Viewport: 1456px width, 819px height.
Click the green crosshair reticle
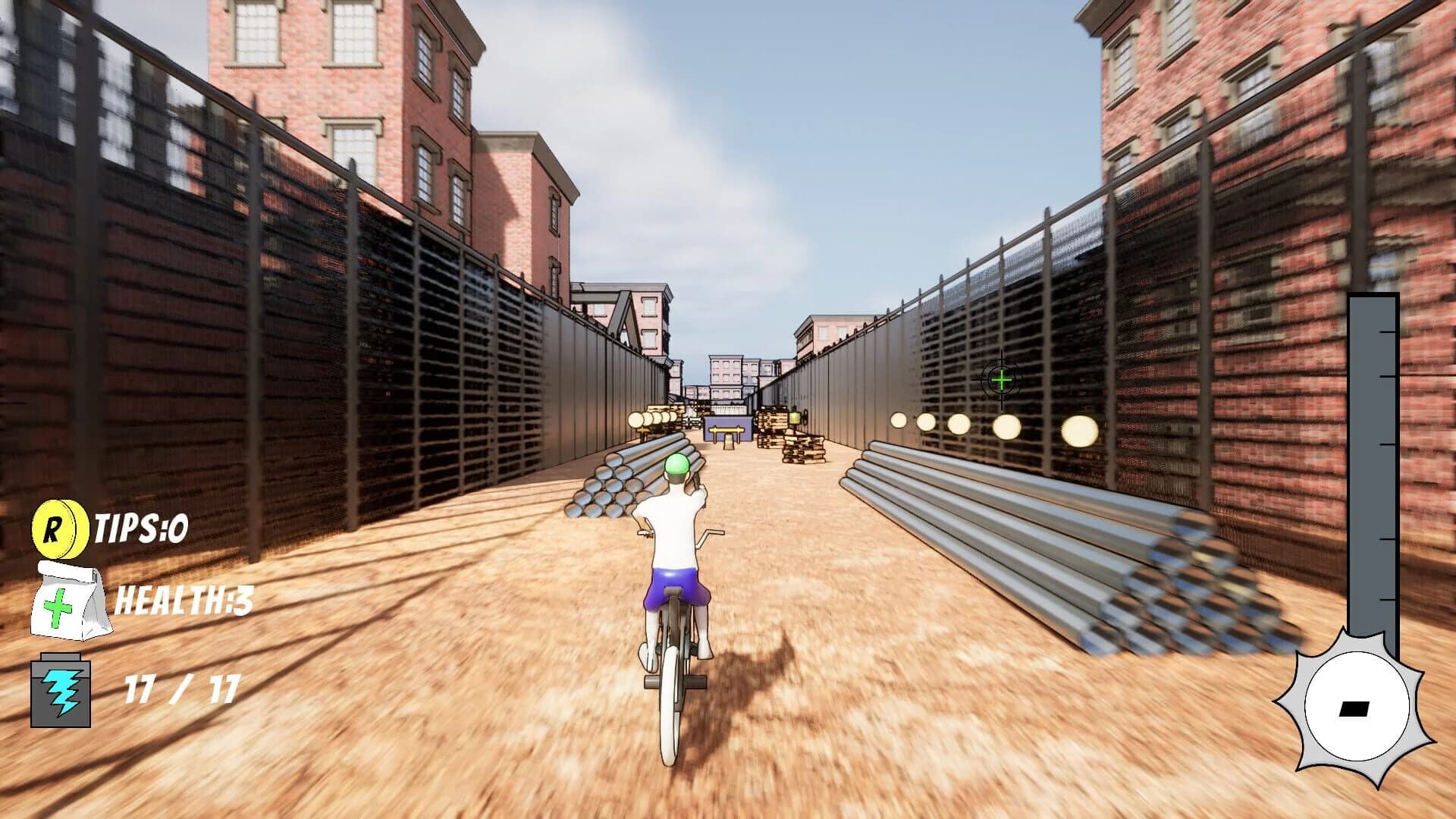pos(1003,379)
